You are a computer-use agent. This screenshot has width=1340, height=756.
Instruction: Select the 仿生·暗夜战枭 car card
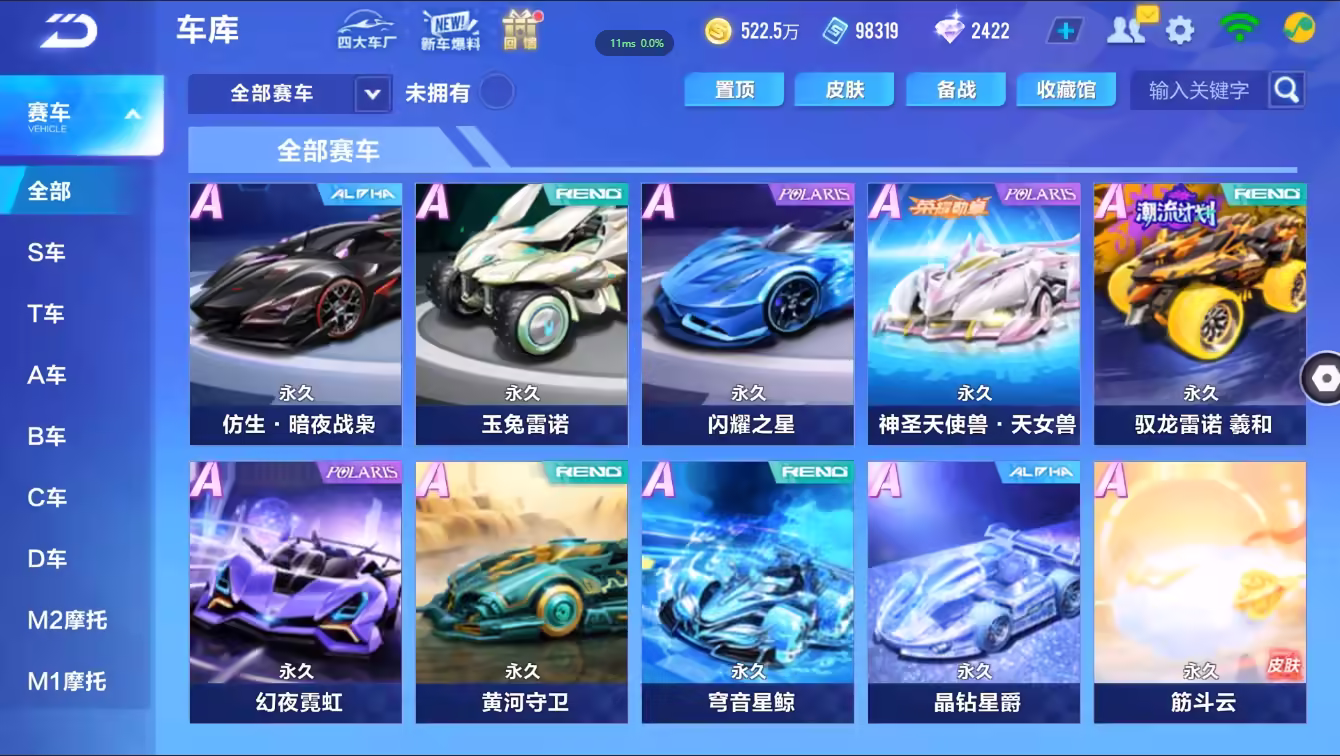[296, 313]
